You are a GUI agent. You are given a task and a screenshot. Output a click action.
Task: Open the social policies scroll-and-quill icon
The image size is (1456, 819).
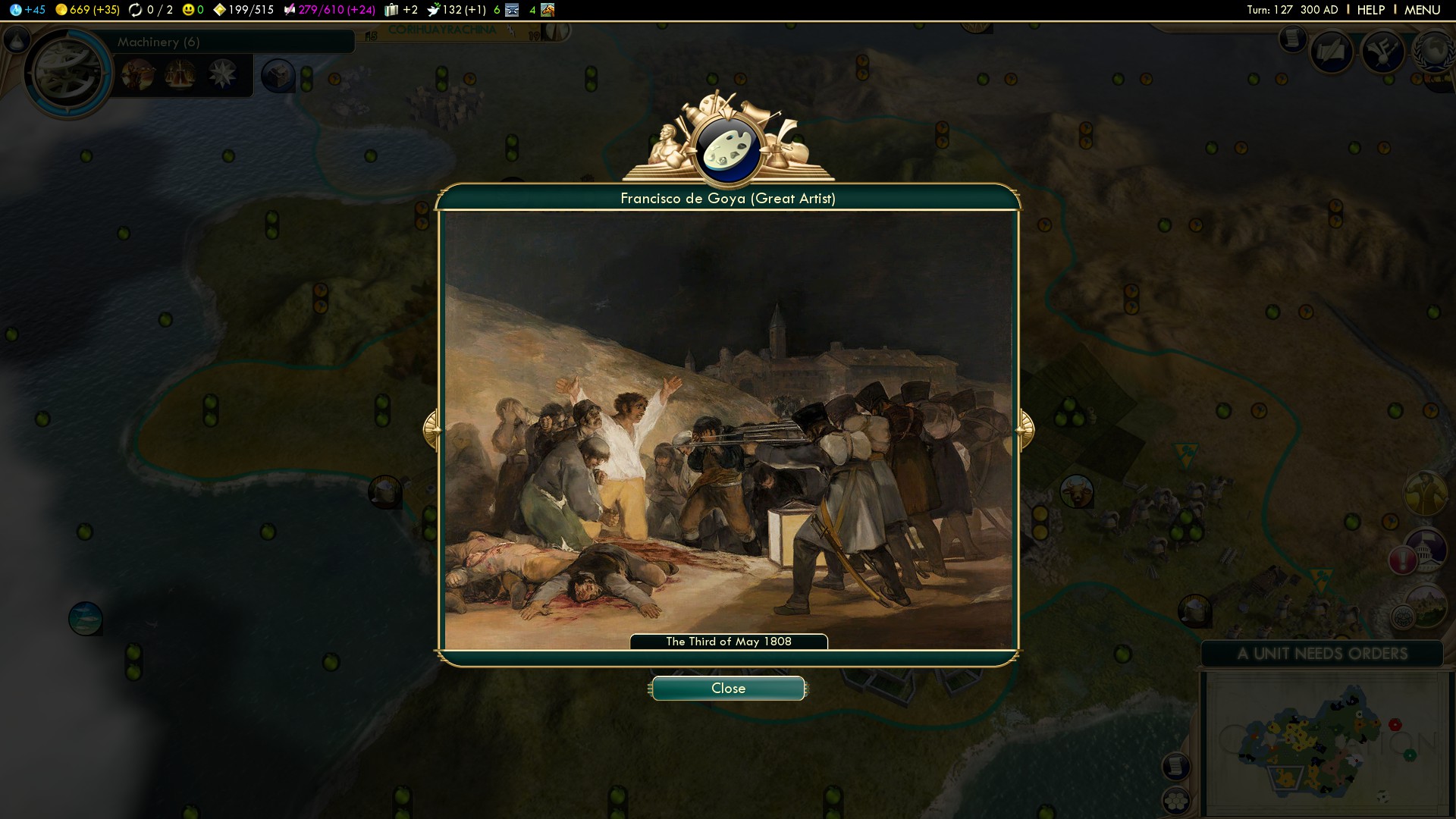click(x=1332, y=52)
